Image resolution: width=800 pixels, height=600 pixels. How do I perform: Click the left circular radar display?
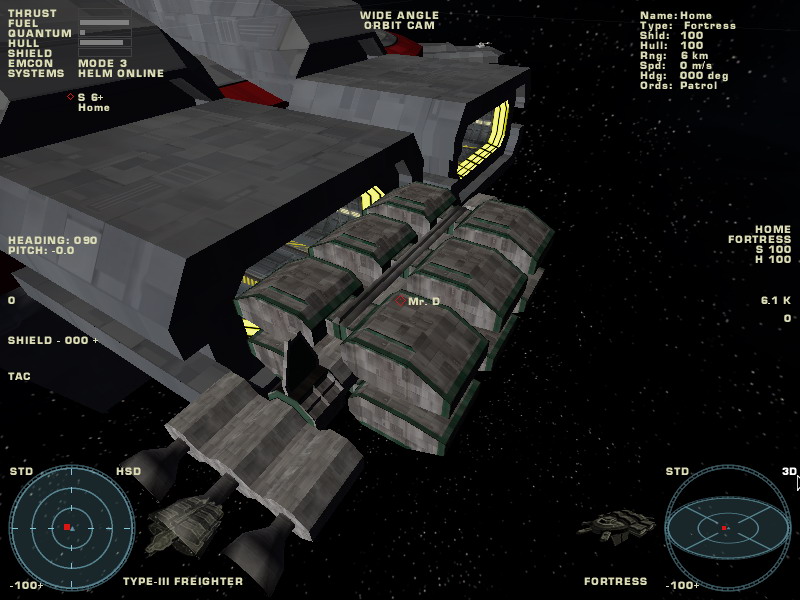point(67,526)
